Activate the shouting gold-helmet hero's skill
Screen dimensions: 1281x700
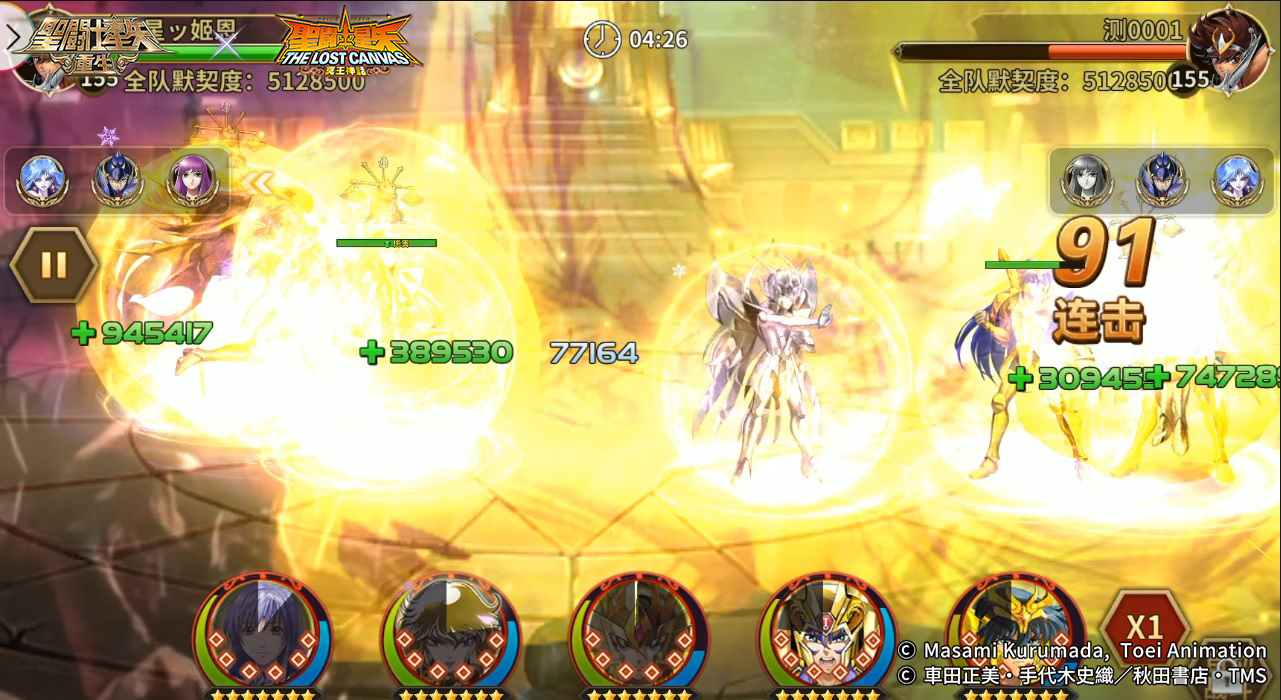(x=826, y=631)
